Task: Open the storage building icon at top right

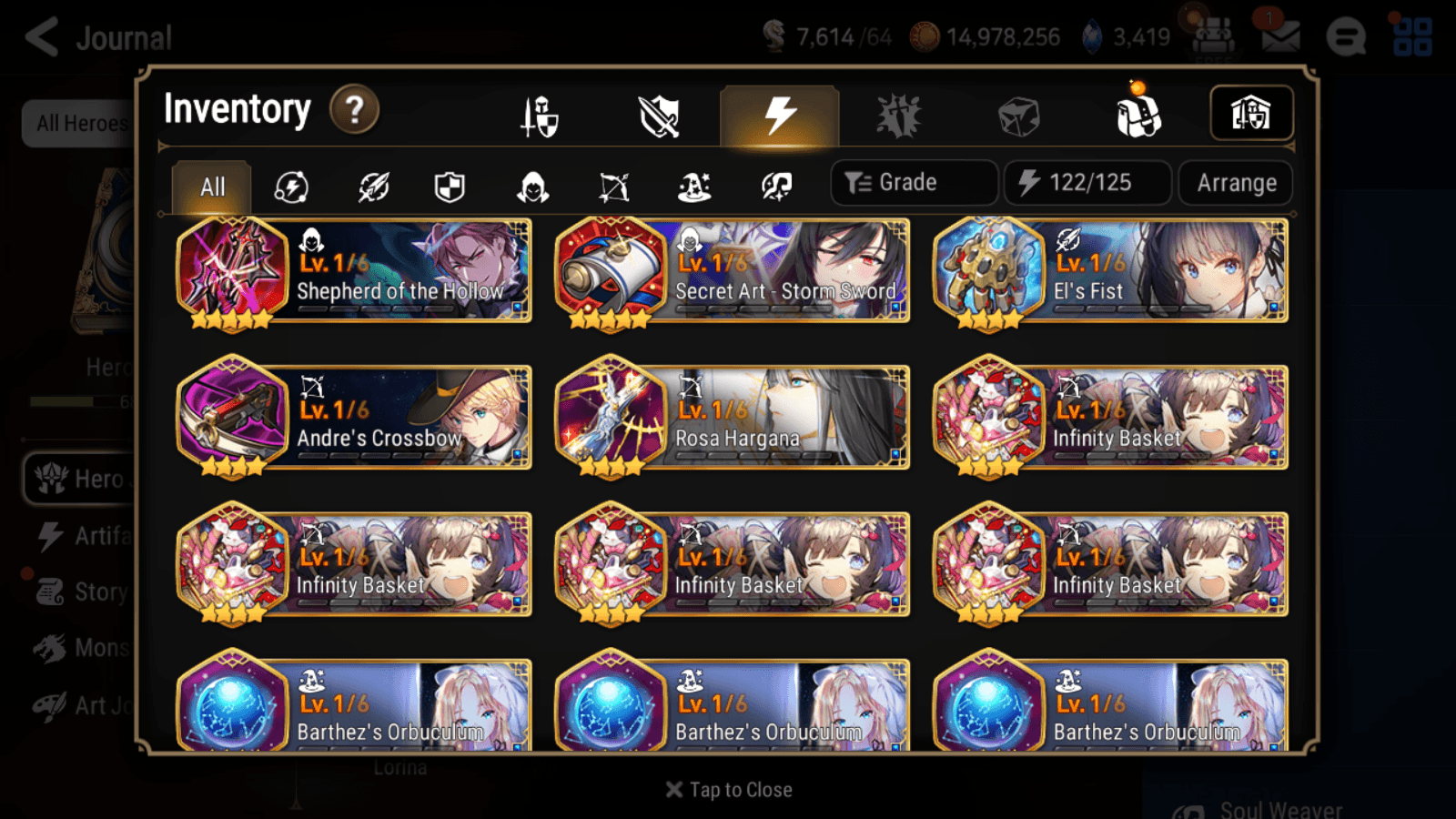Action: click(x=1251, y=113)
